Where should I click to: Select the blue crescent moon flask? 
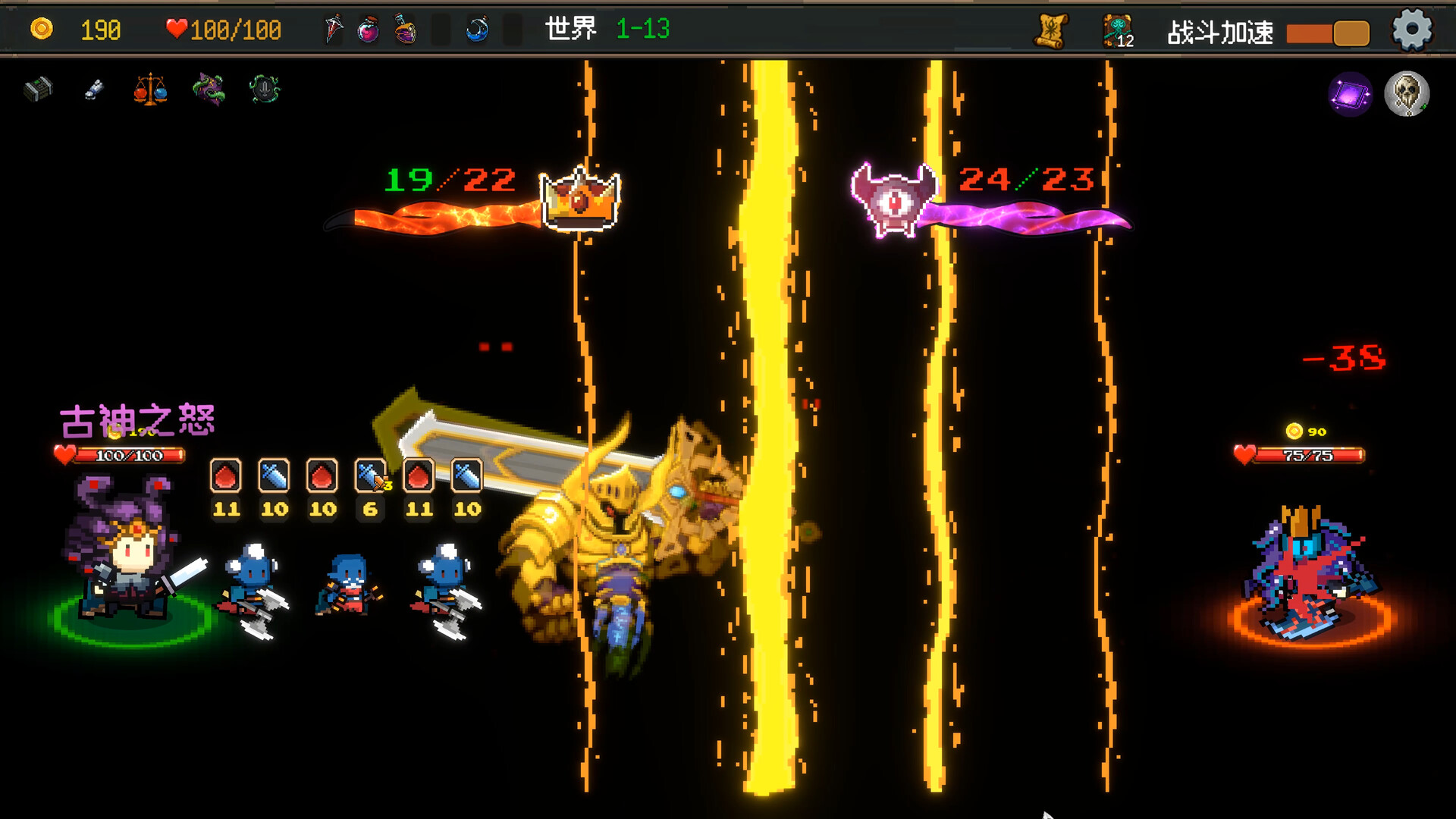(x=477, y=30)
